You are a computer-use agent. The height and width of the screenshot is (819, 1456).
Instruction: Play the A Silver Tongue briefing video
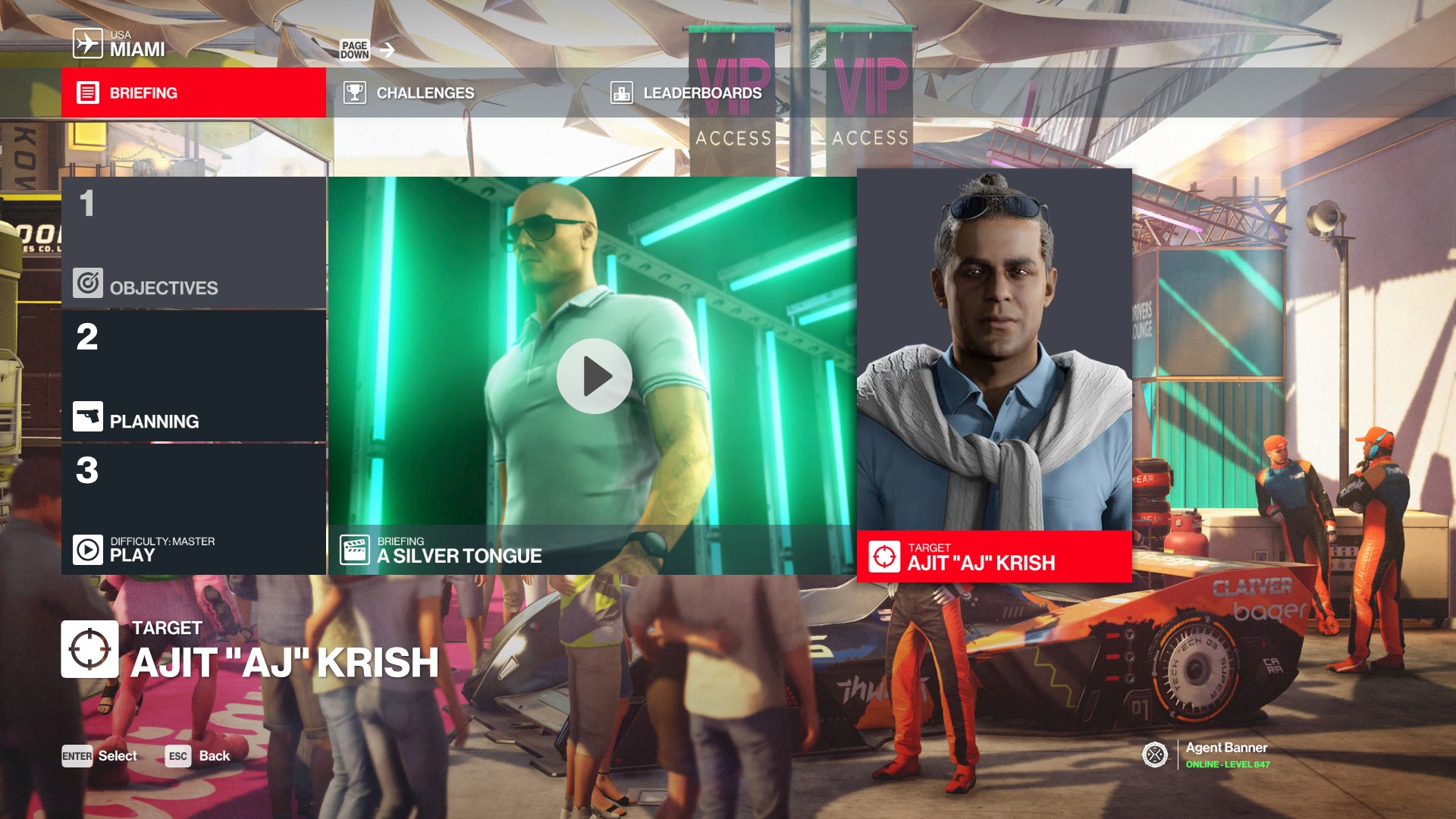click(595, 375)
